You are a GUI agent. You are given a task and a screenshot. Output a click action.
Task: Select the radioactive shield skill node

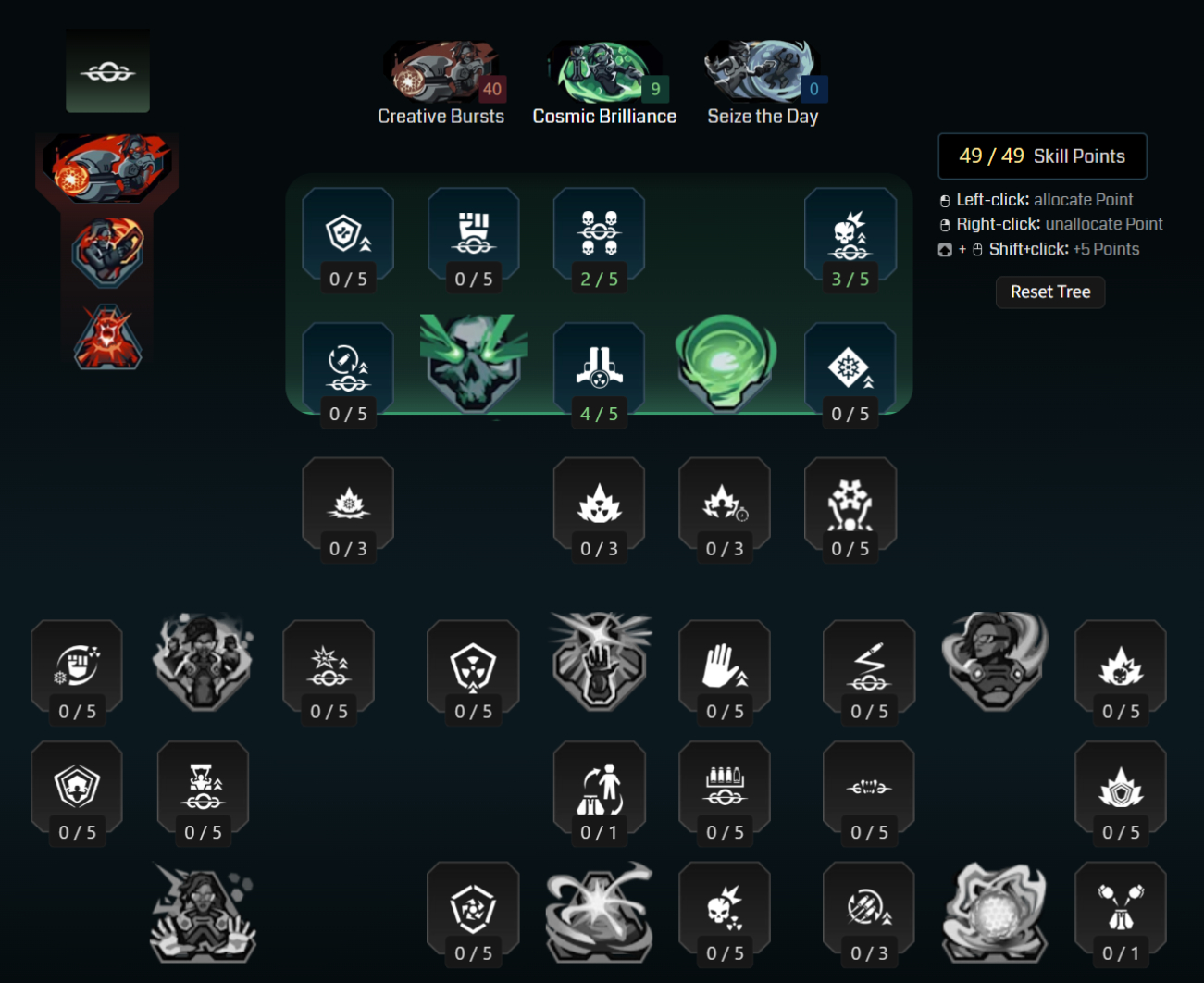tap(473, 661)
